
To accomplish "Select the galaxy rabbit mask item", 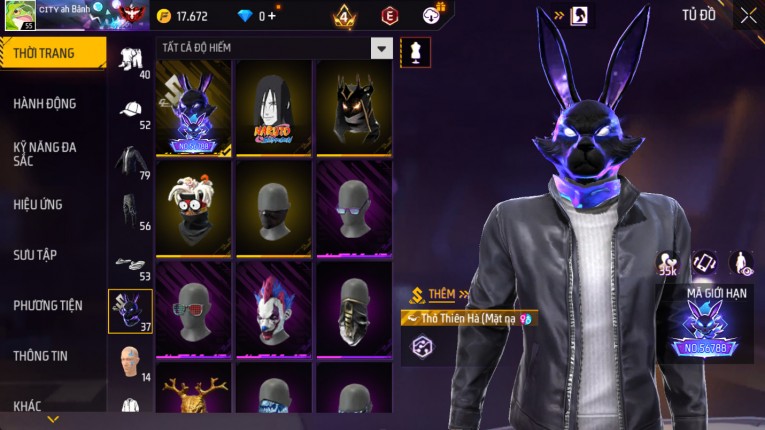I will [x=193, y=108].
